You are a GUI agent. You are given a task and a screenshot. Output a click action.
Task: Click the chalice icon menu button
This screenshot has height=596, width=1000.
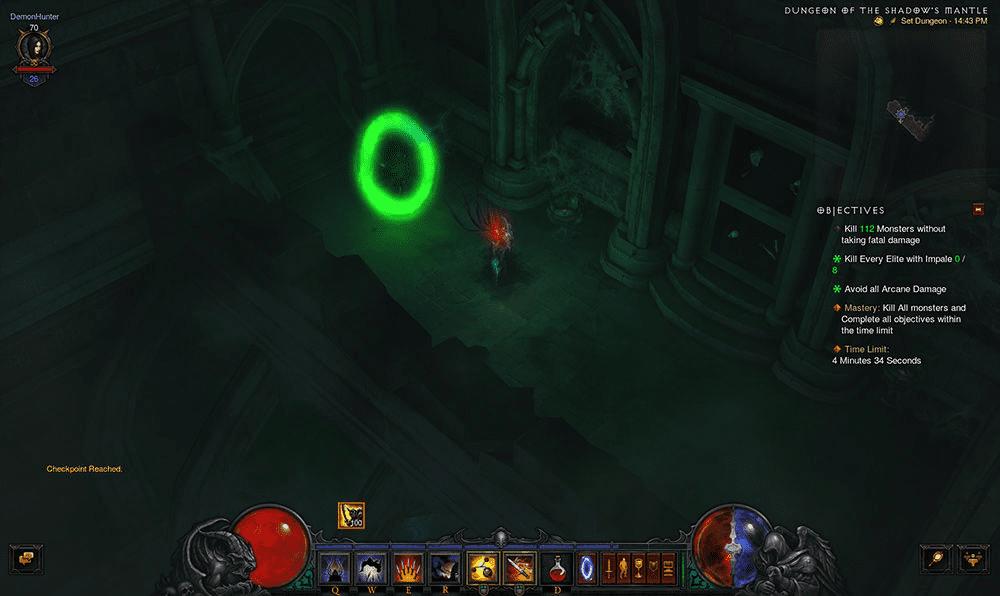pos(638,567)
